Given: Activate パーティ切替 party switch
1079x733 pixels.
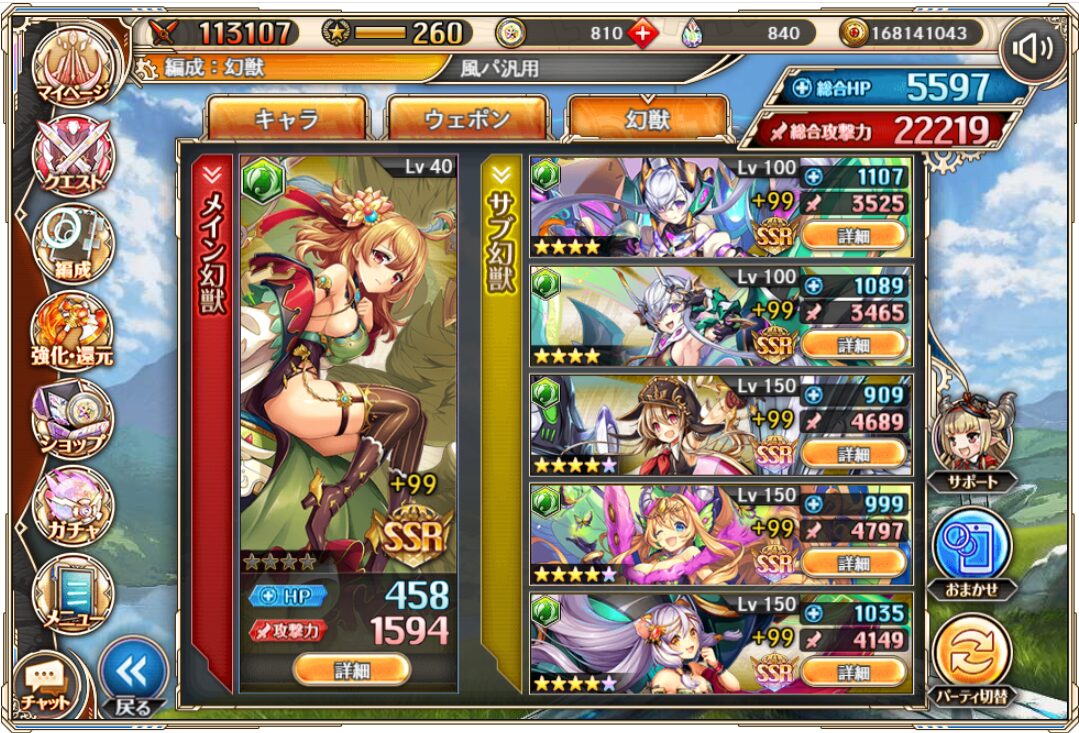Looking at the screenshot, I should point(972,660).
